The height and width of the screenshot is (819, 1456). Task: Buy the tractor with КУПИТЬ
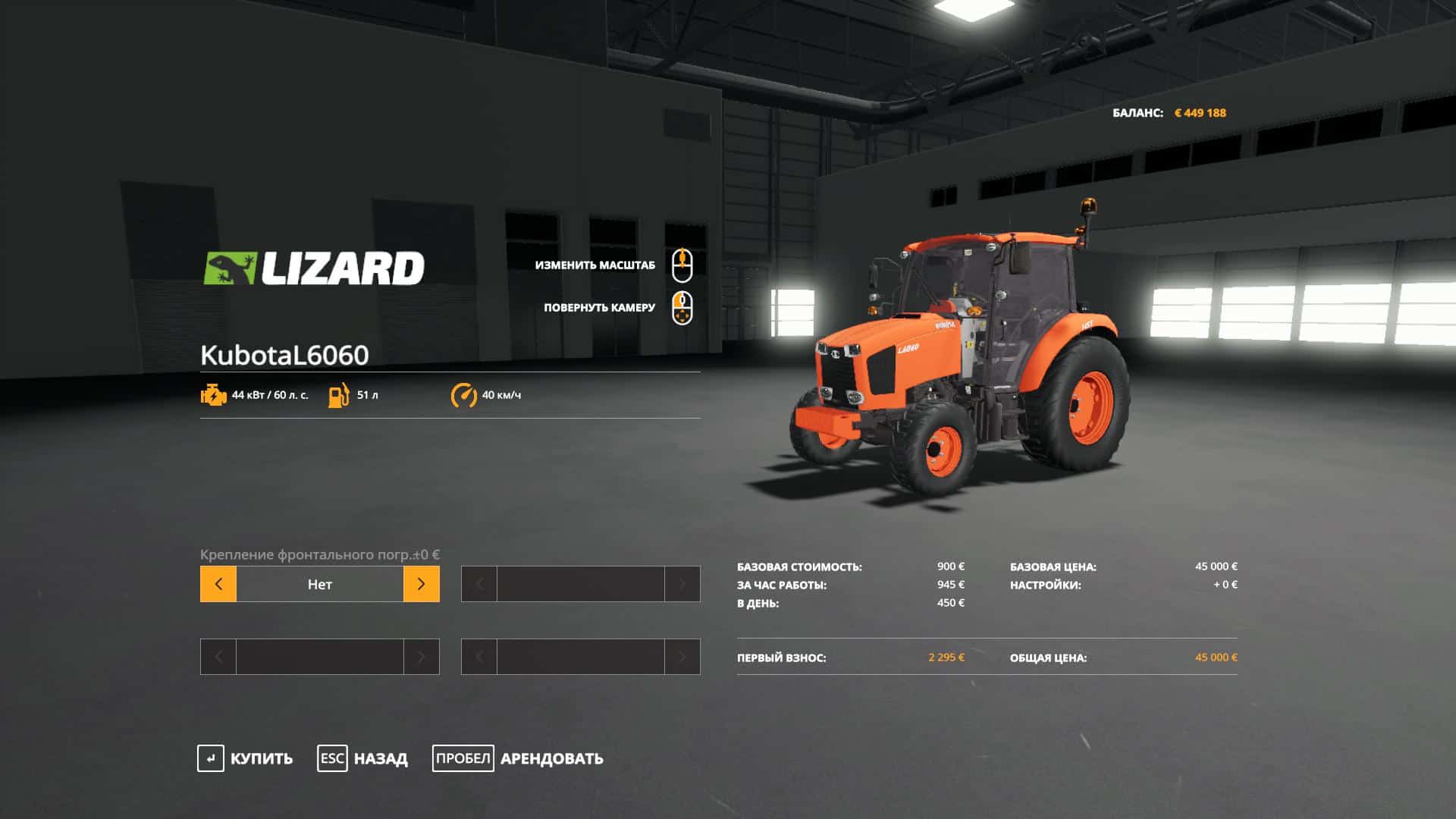point(245,758)
